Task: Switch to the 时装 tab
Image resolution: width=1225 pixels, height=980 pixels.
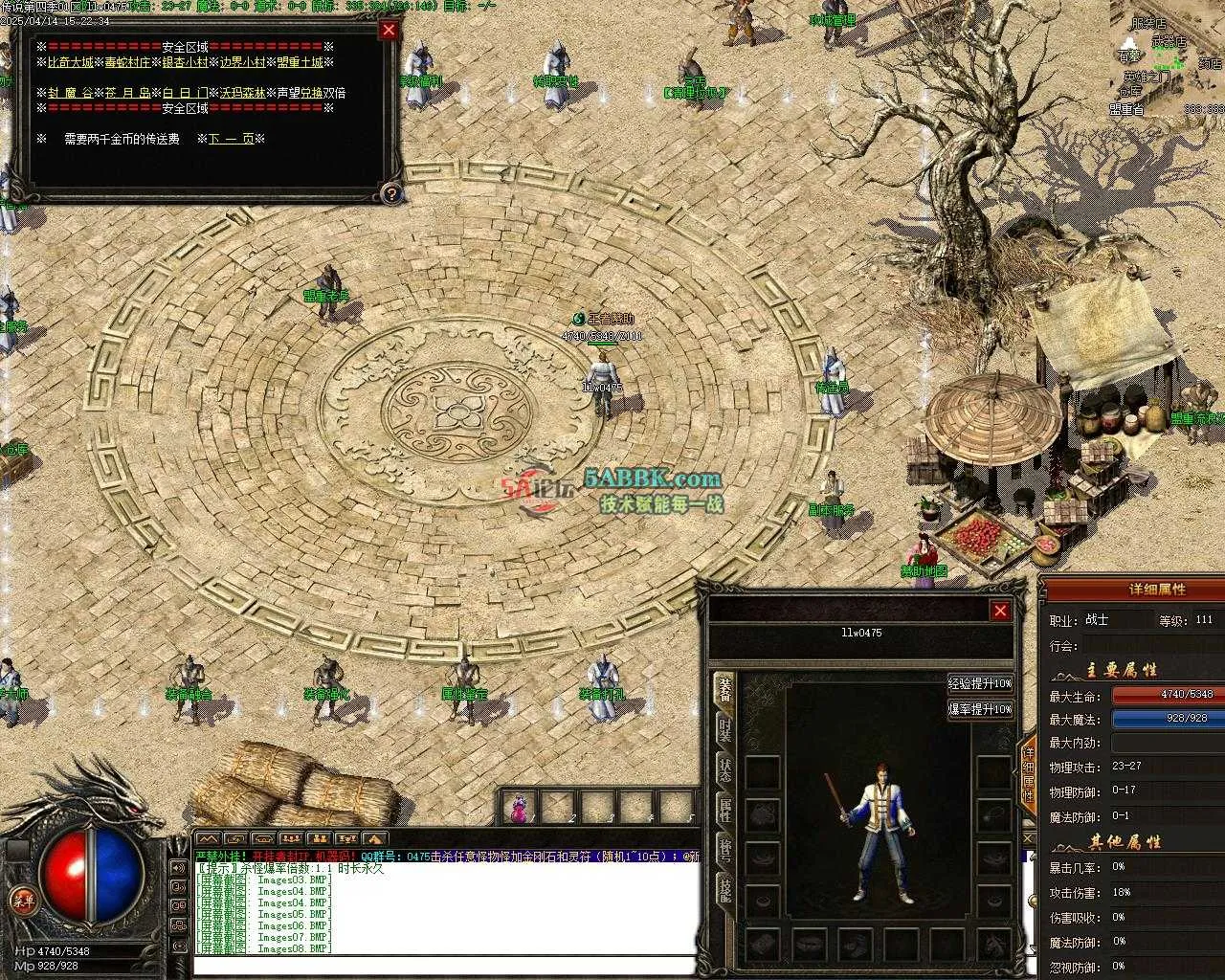Action: (x=724, y=730)
